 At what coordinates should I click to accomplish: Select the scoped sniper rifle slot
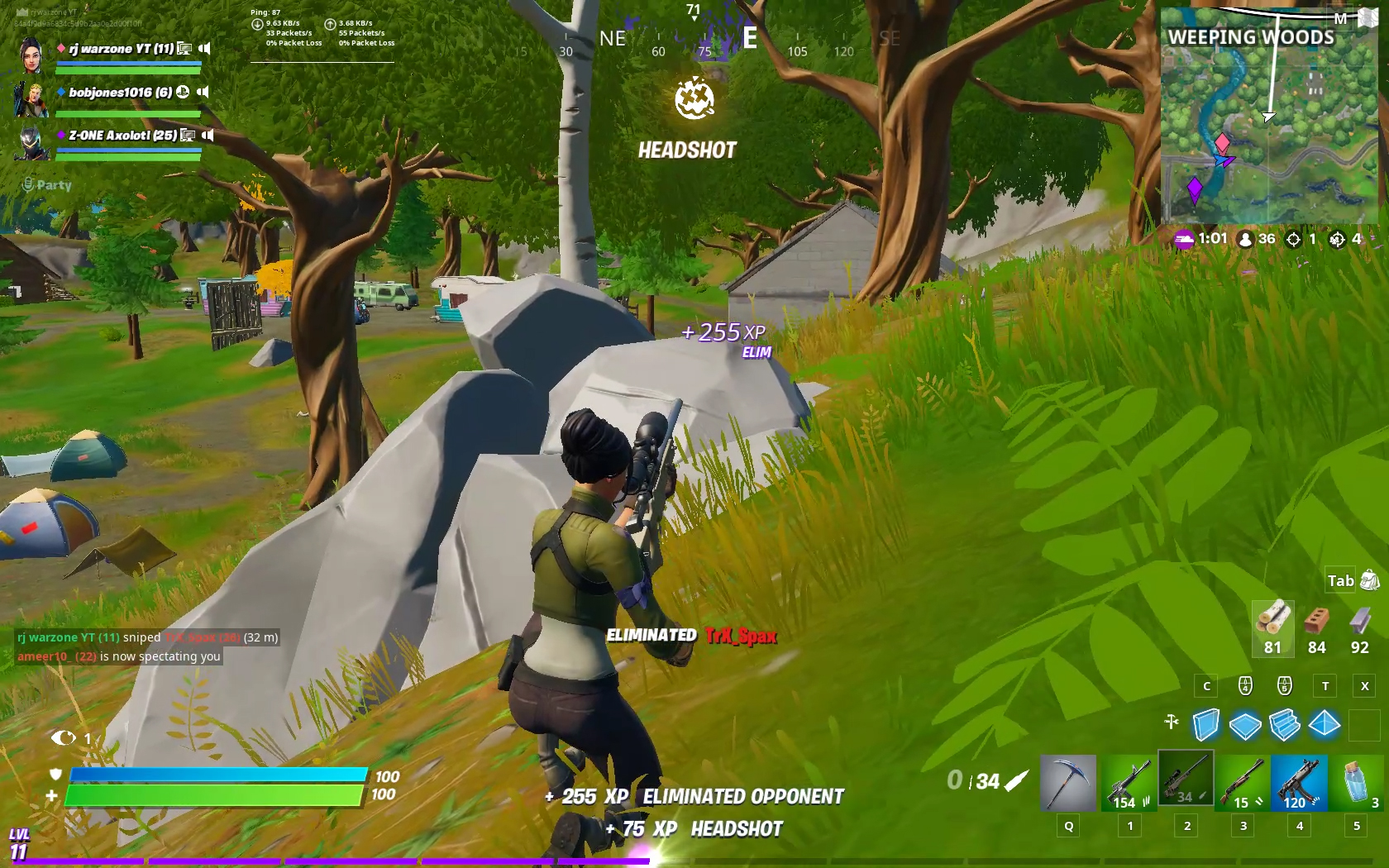(1186, 779)
